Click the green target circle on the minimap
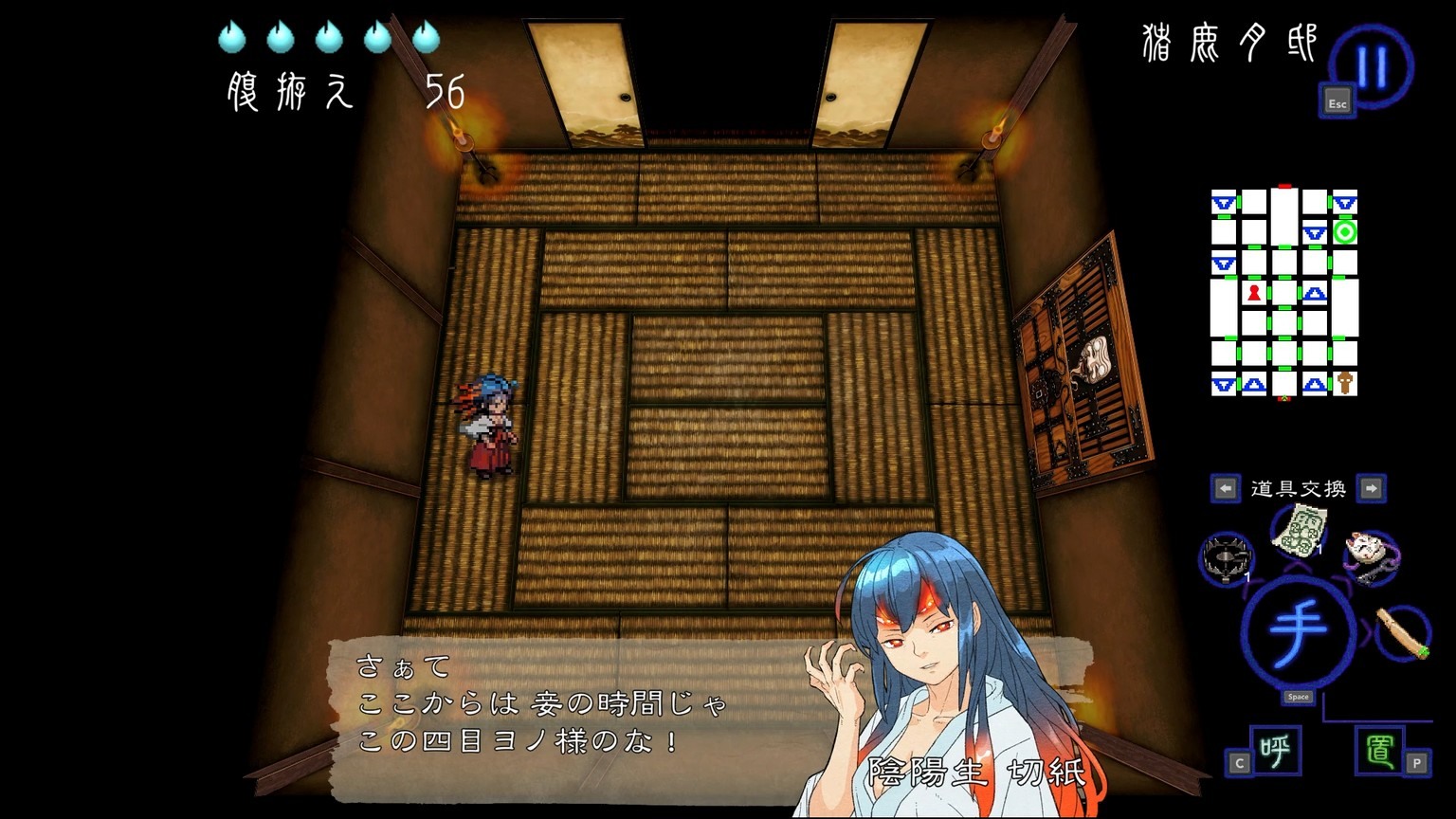 coord(1347,230)
